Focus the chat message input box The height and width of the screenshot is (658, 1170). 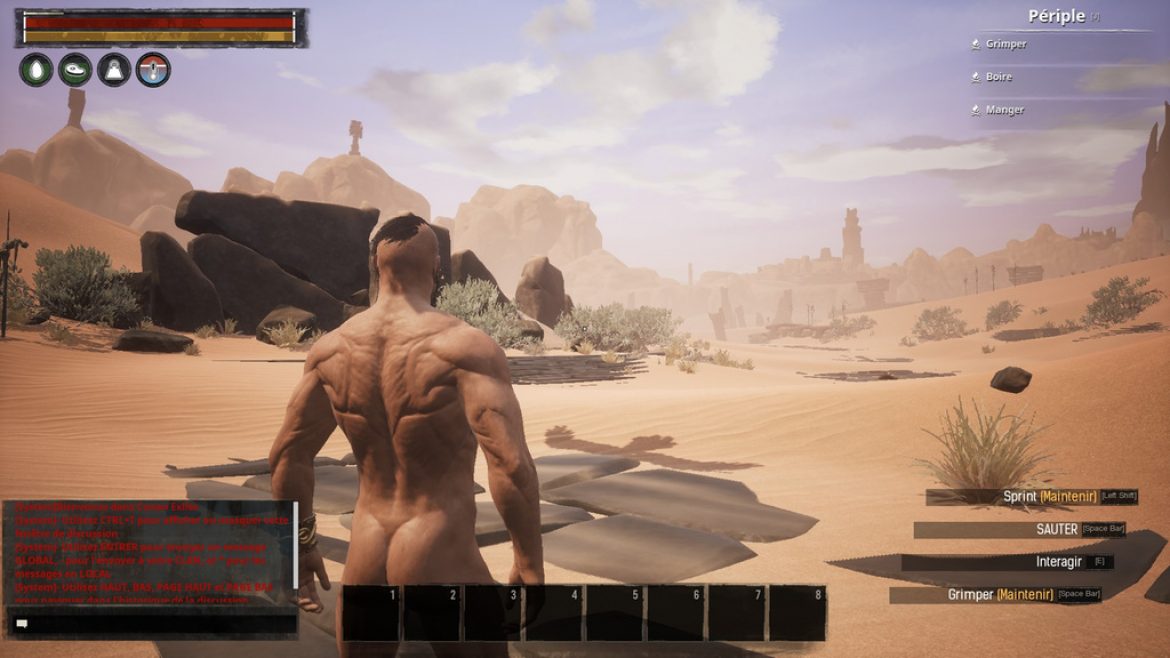click(x=155, y=623)
